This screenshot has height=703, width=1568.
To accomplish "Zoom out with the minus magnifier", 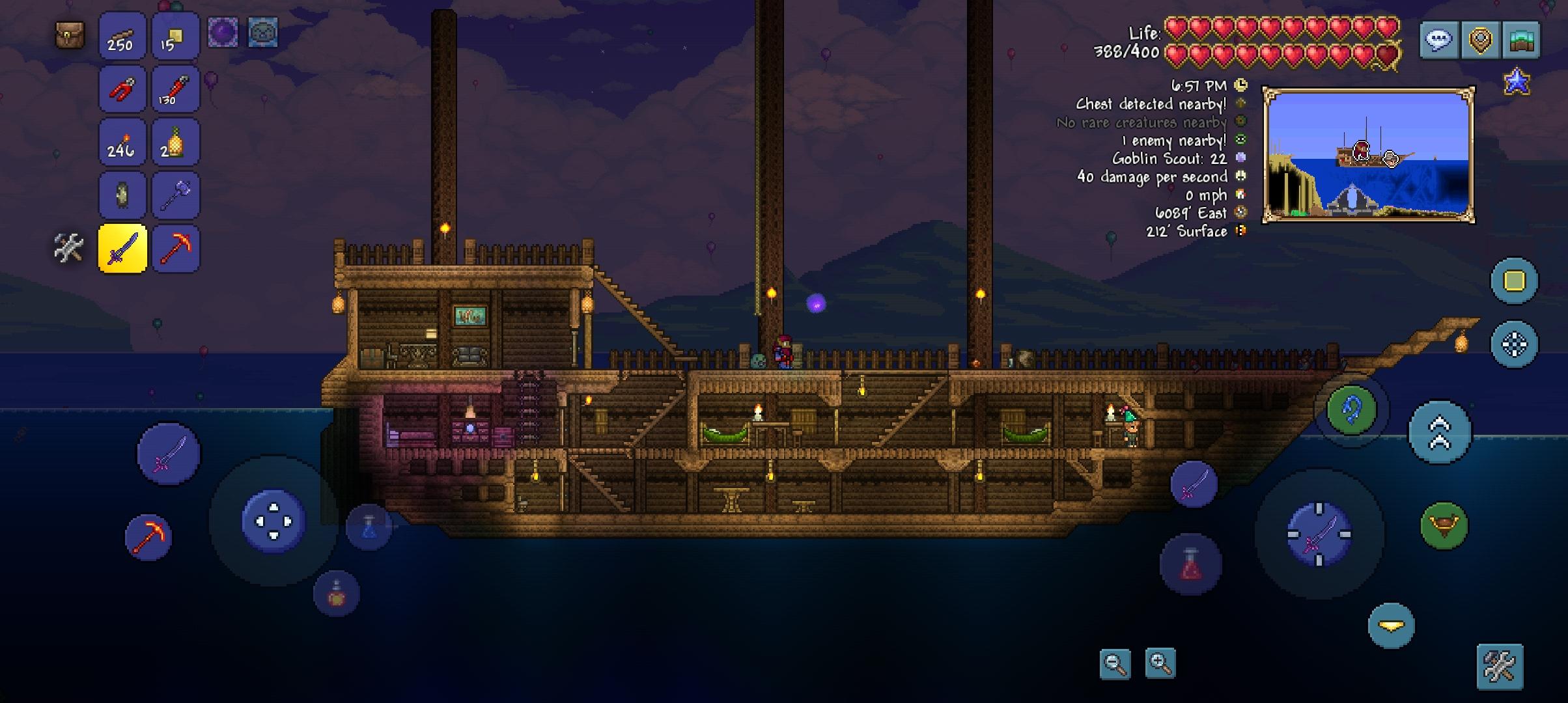I will (1115, 664).
